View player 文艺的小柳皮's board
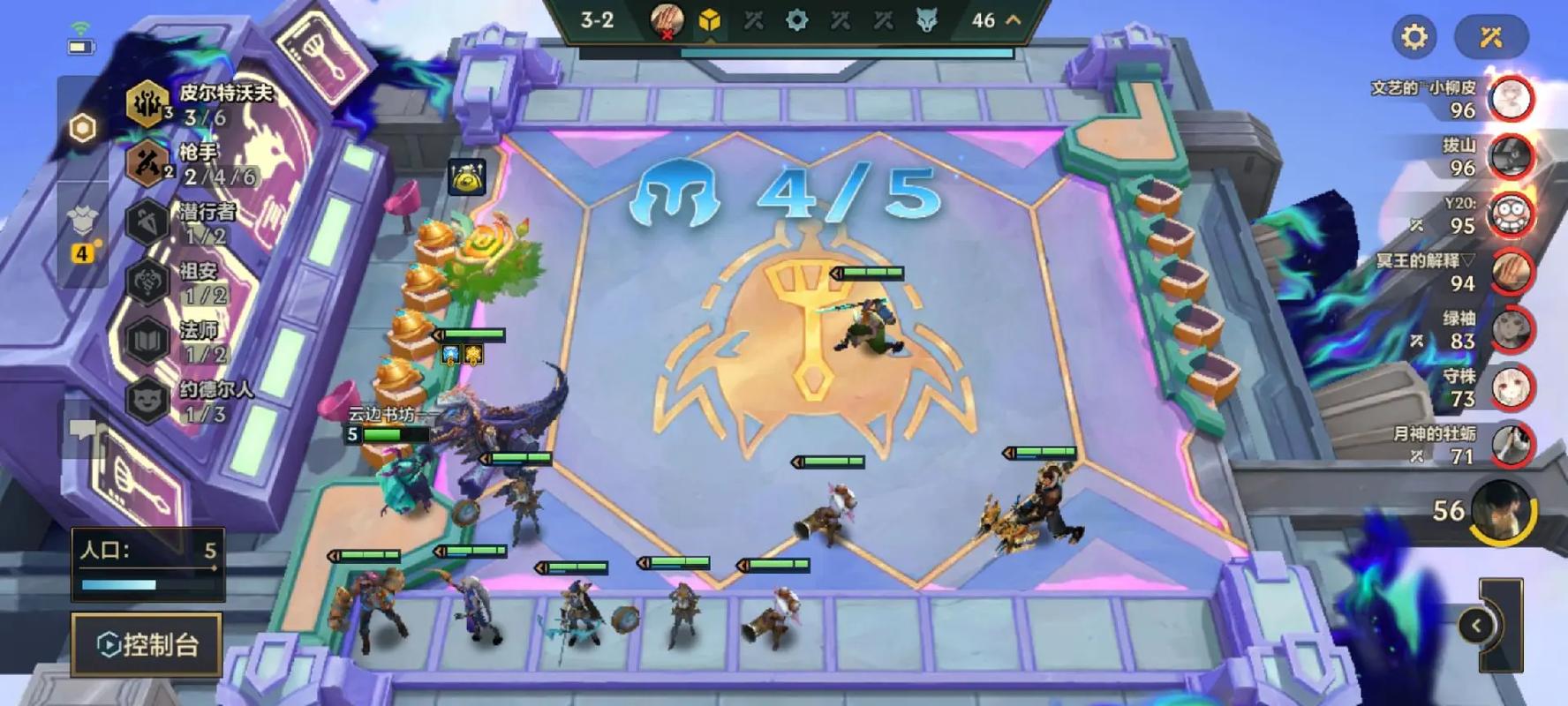This screenshot has width=1568, height=706. [x=1511, y=99]
